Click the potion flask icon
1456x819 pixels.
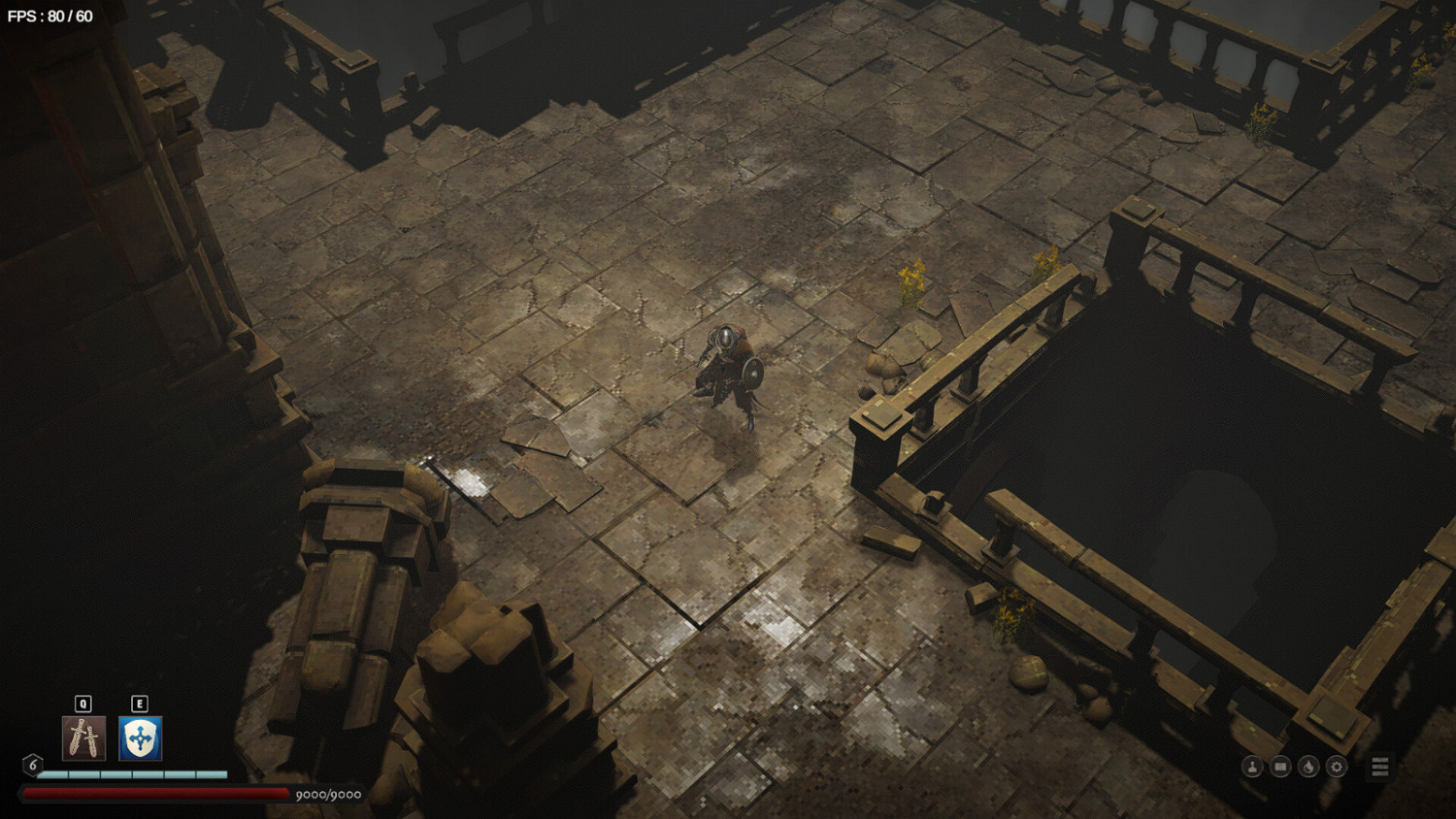1308,766
